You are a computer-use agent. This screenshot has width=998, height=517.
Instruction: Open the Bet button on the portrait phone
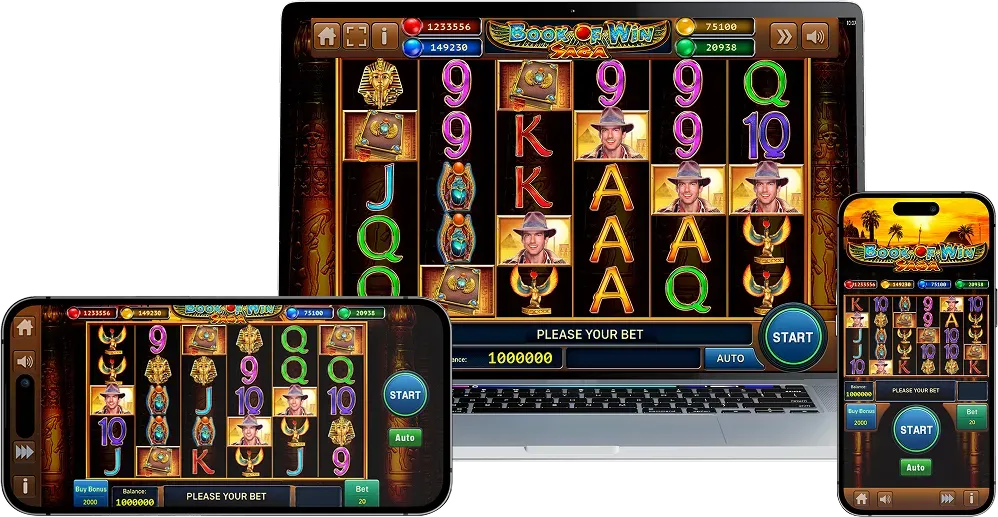(x=971, y=416)
